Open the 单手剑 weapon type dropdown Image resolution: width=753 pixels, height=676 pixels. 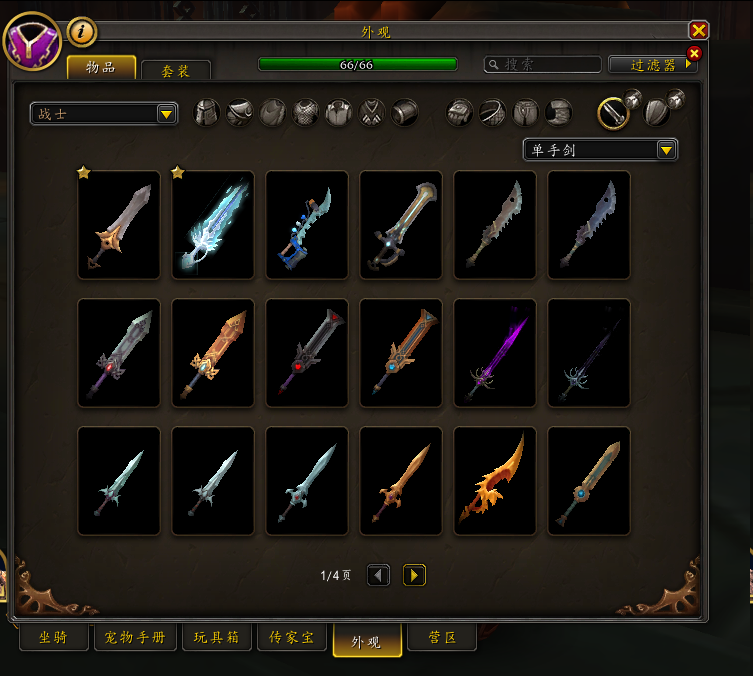pyautogui.click(x=600, y=150)
